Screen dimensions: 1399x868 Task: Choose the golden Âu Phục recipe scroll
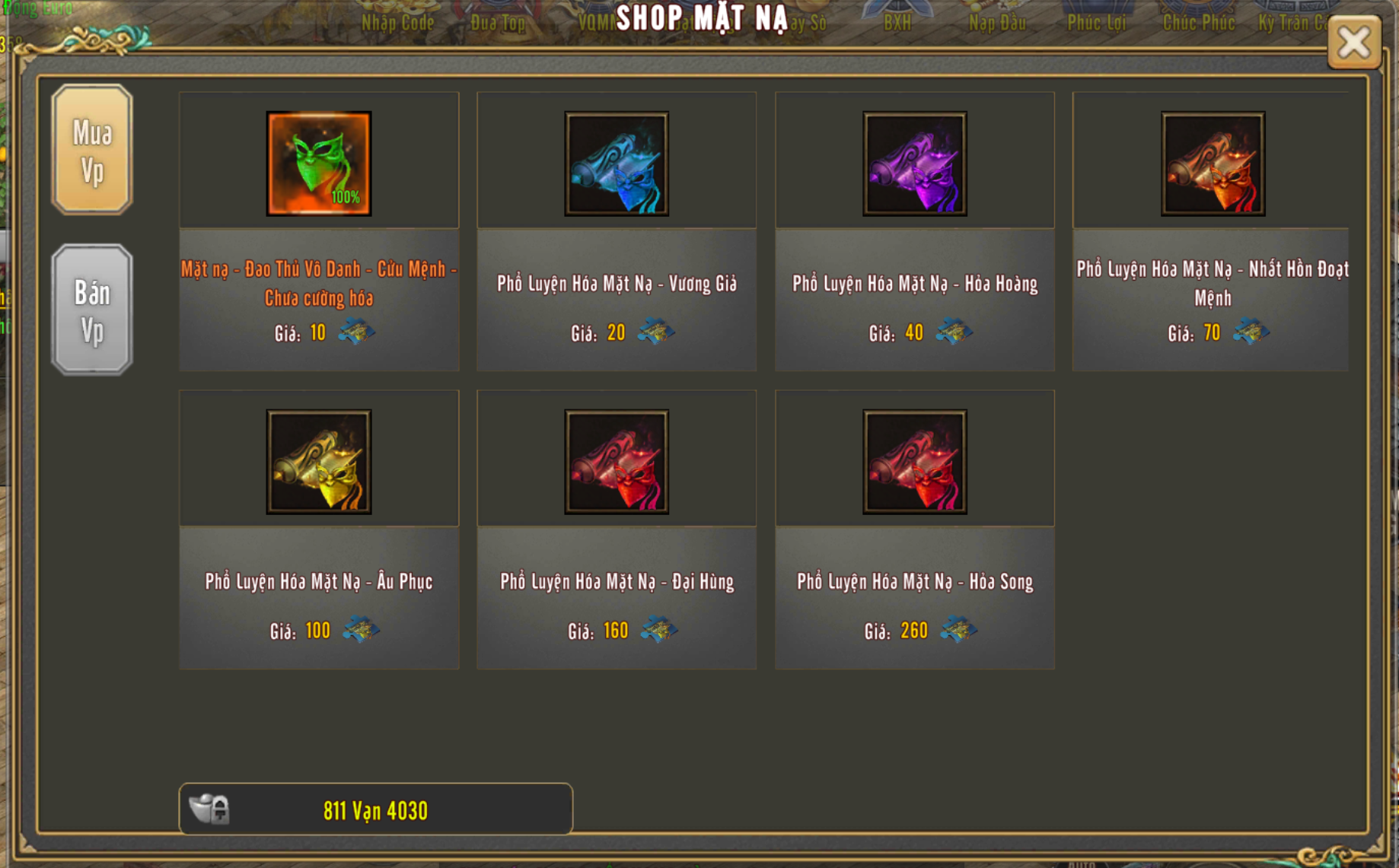pos(319,462)
